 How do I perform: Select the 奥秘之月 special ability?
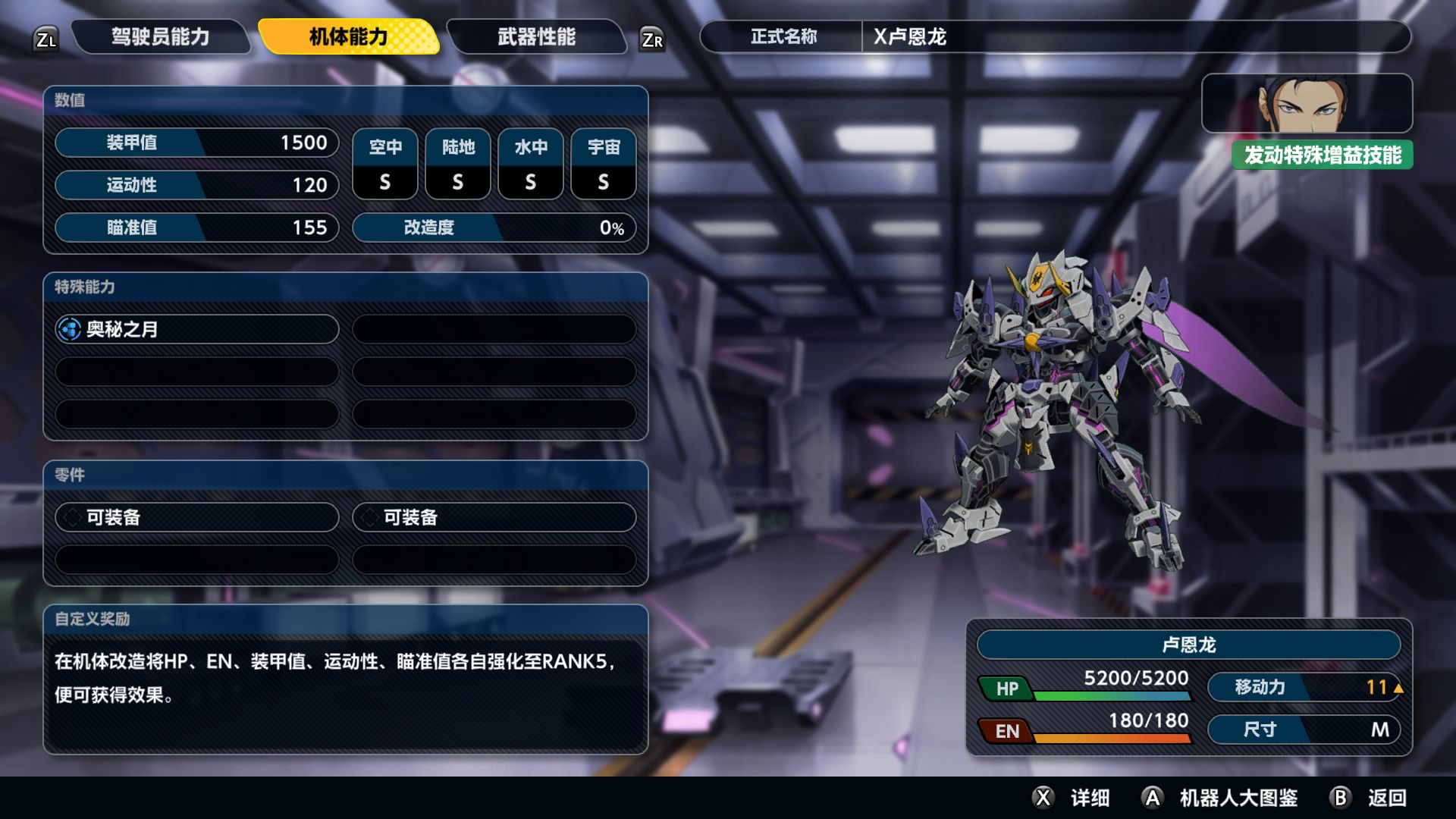(196, 329)
